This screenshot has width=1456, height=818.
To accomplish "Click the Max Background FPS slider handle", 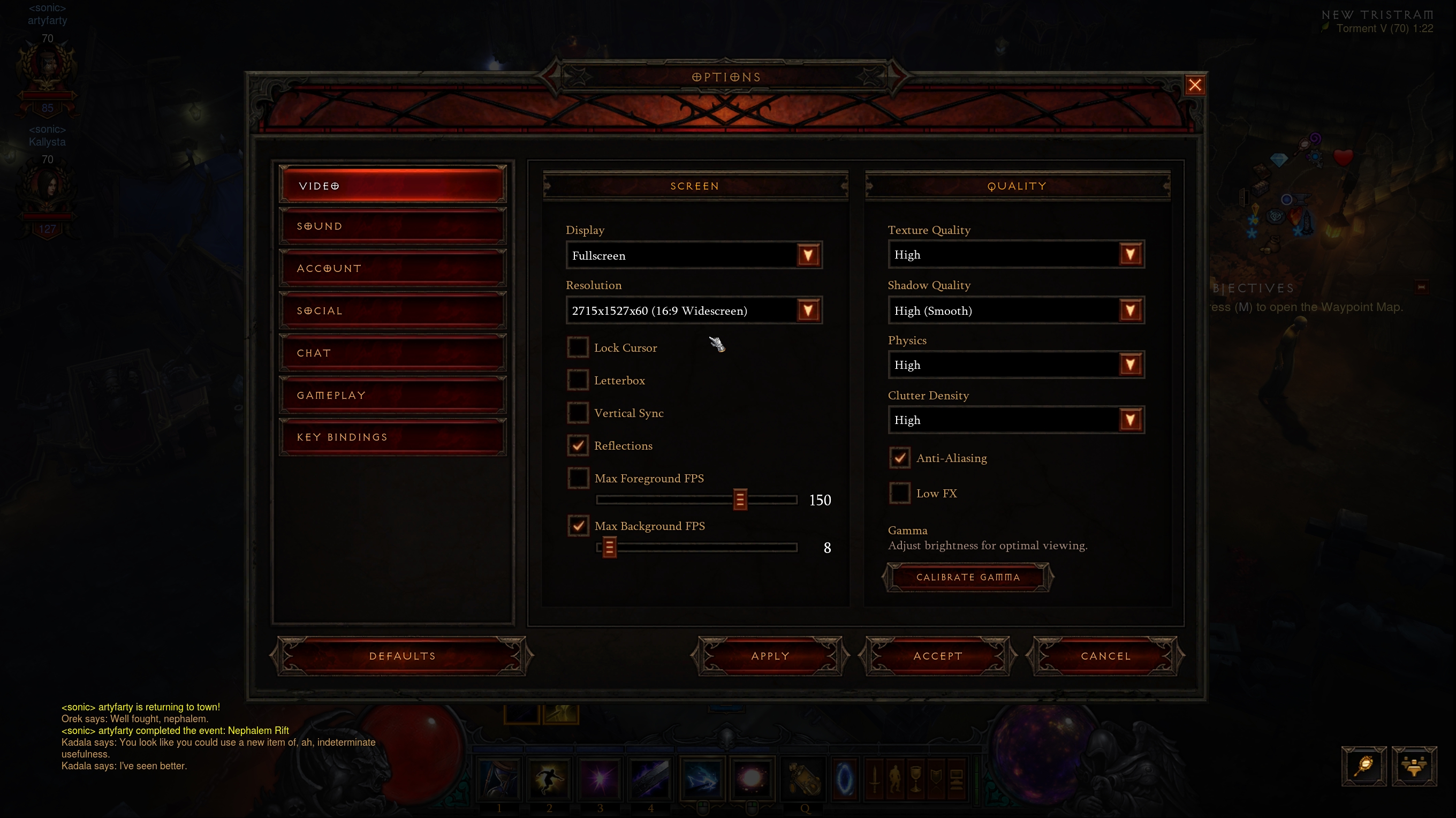I will click(609, 547).
